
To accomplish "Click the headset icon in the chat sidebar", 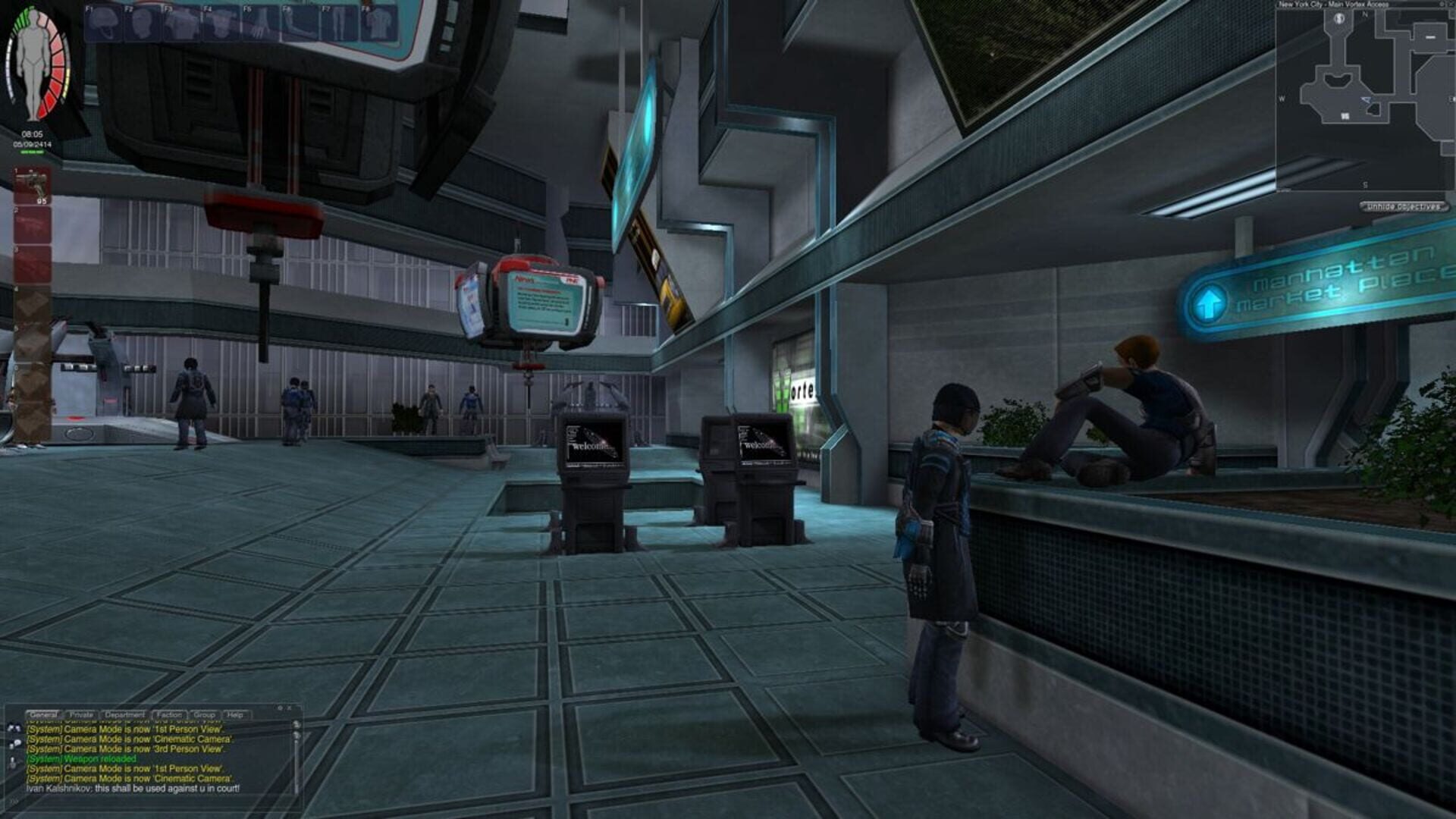I will point(14,729).
